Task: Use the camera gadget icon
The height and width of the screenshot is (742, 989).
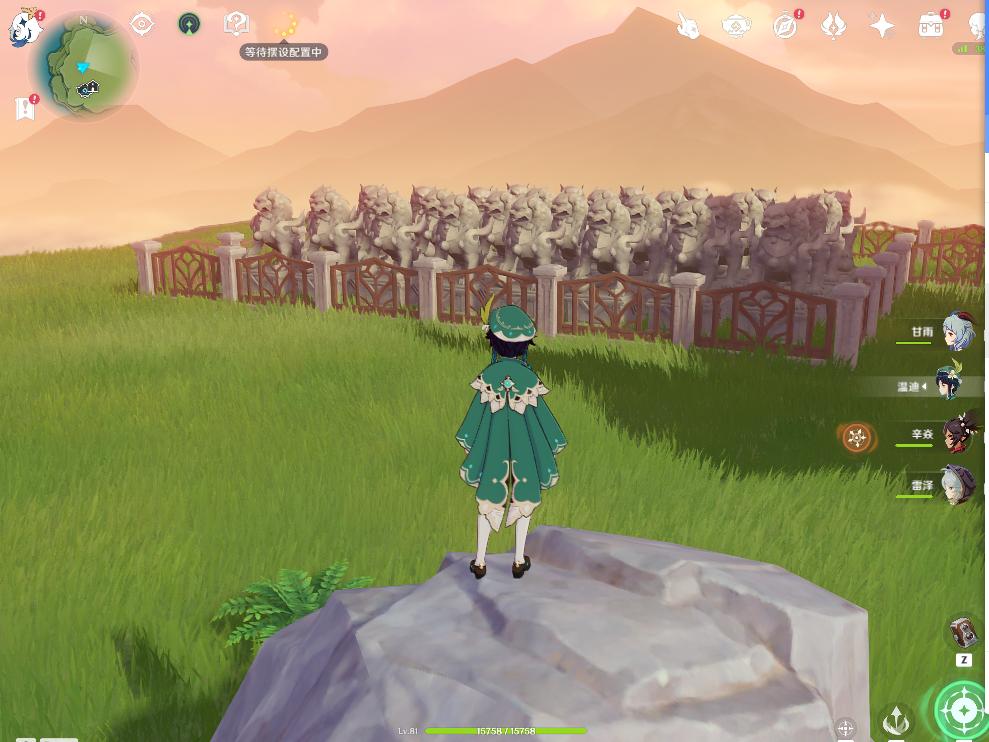Action: click(x=964, y=631)
